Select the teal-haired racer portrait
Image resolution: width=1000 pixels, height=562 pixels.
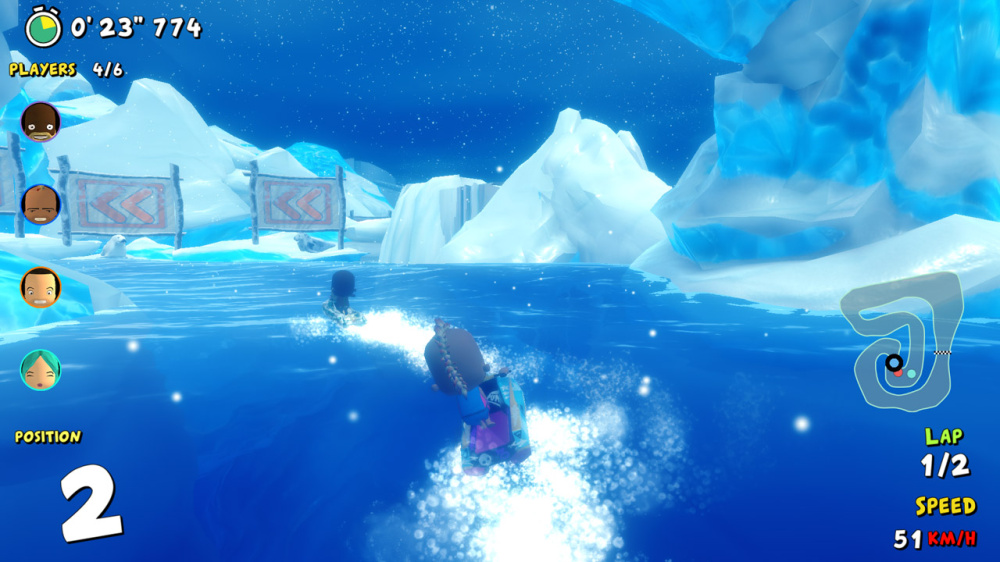coord(41,370)
